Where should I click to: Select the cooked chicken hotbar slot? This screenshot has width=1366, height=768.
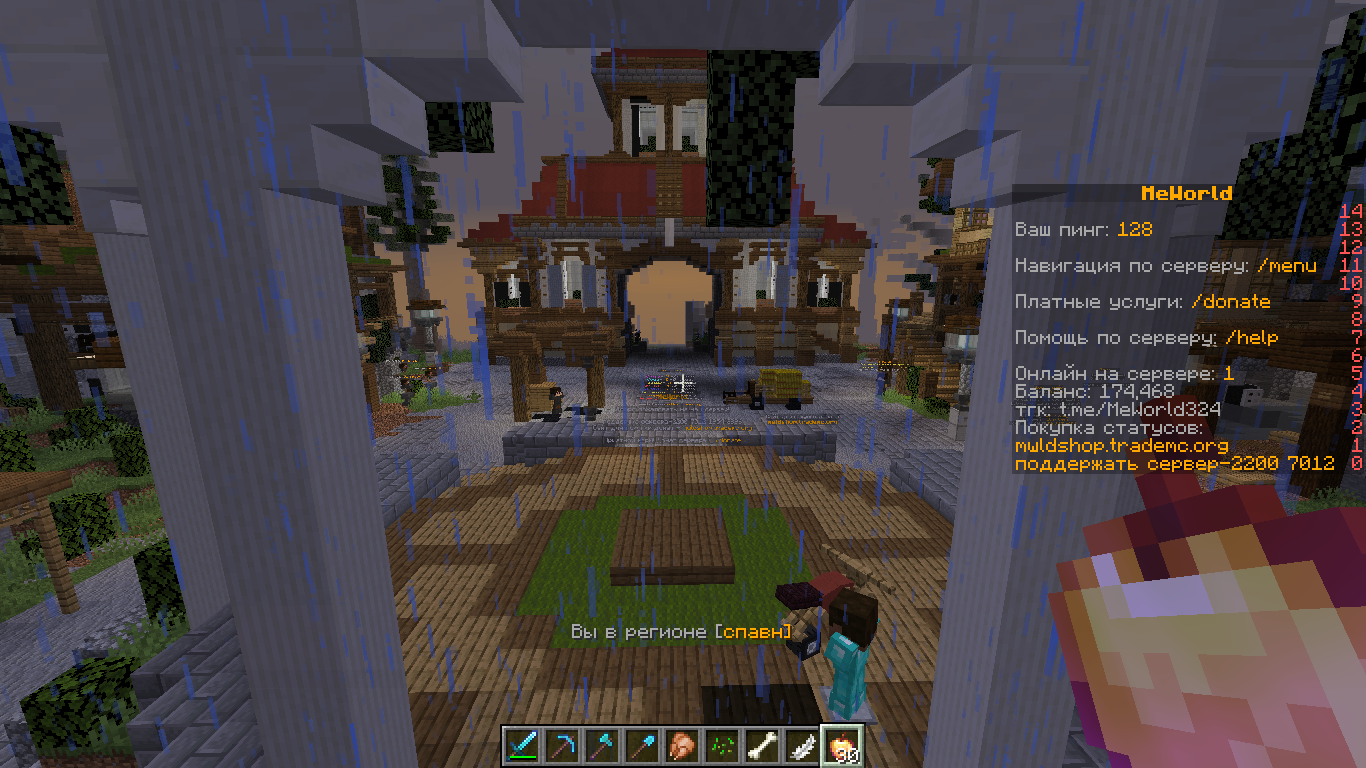(681, 745)
